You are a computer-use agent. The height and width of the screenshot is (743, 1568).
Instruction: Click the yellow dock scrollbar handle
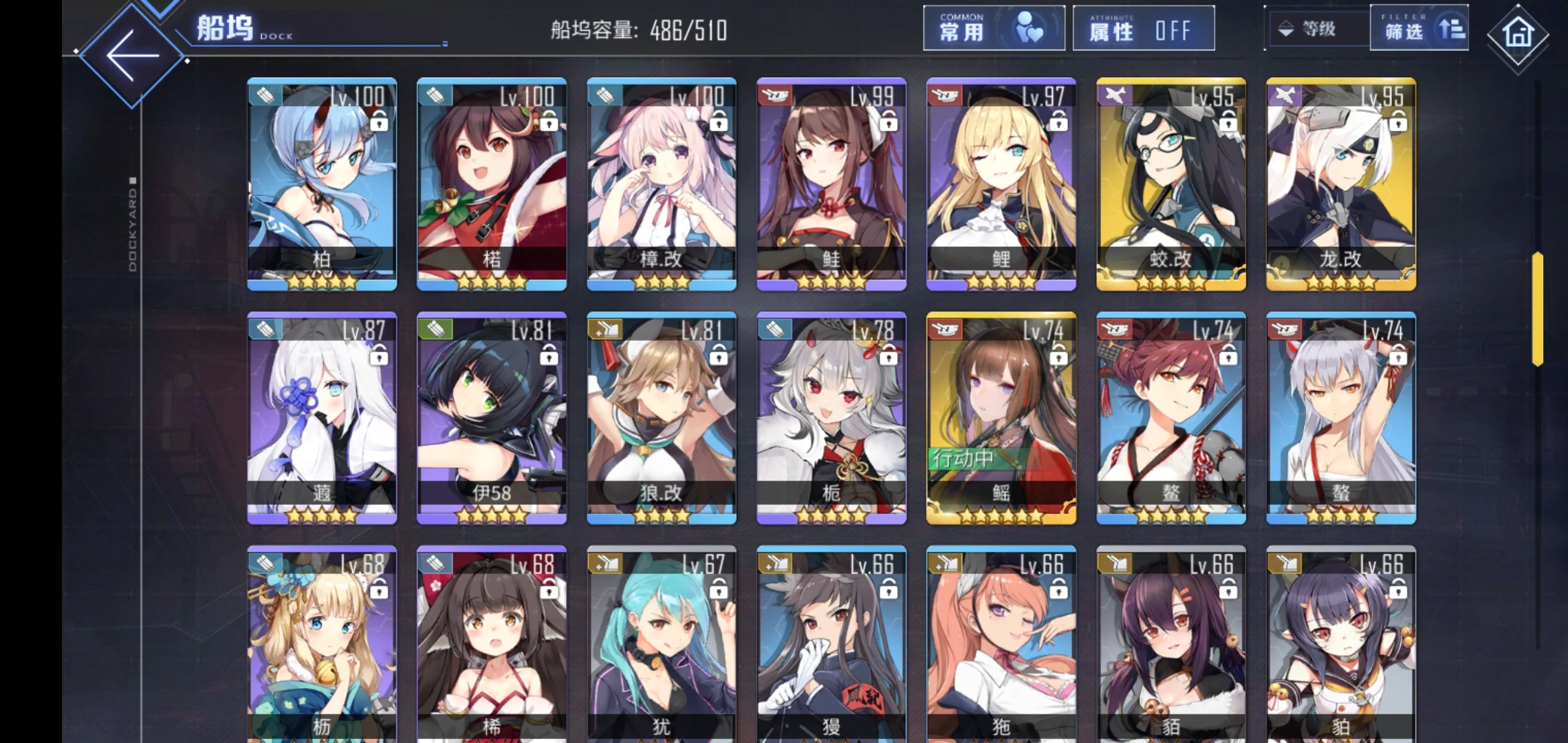[1538, 309]
